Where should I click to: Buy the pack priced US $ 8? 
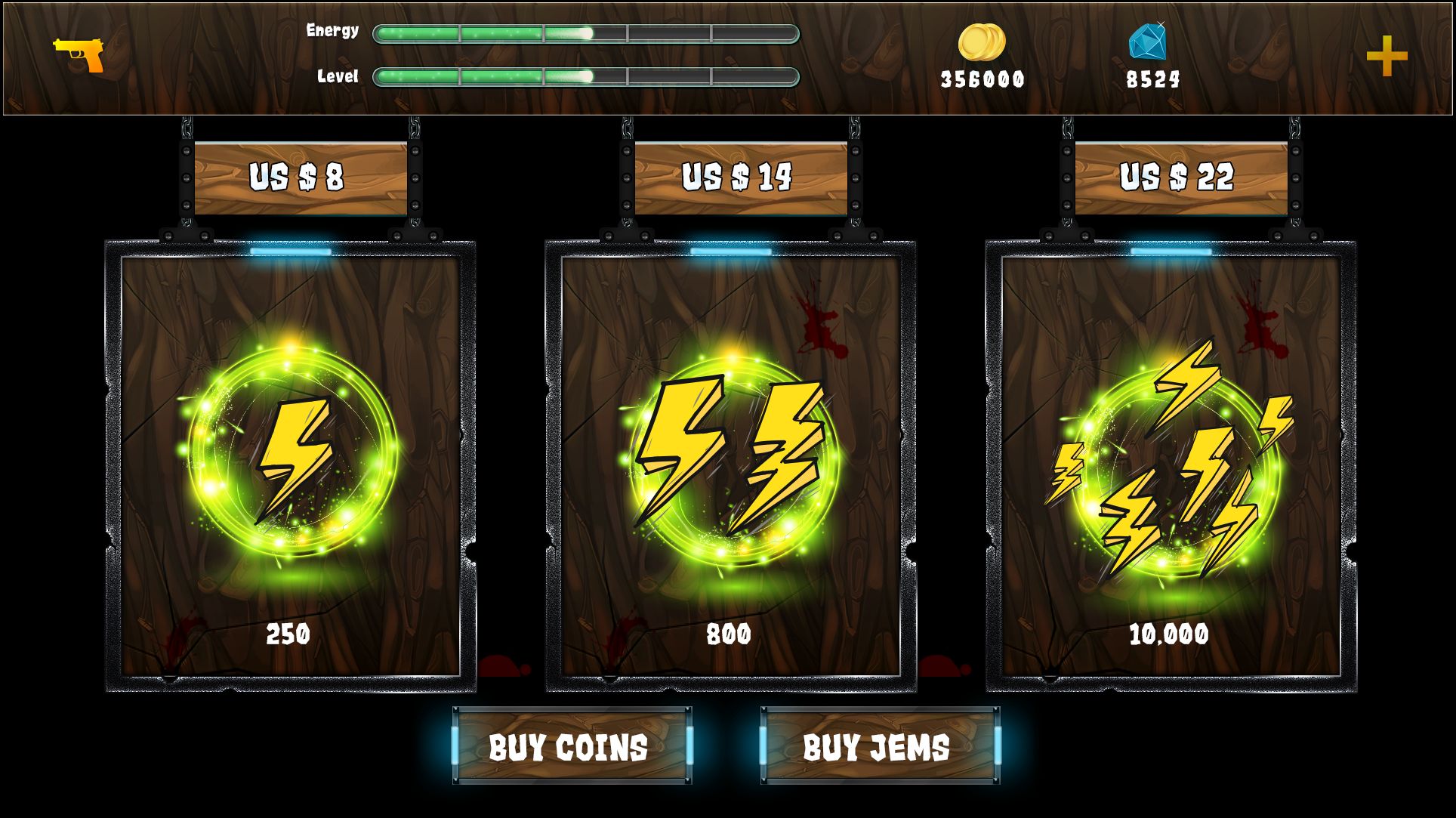coord(300,177)
